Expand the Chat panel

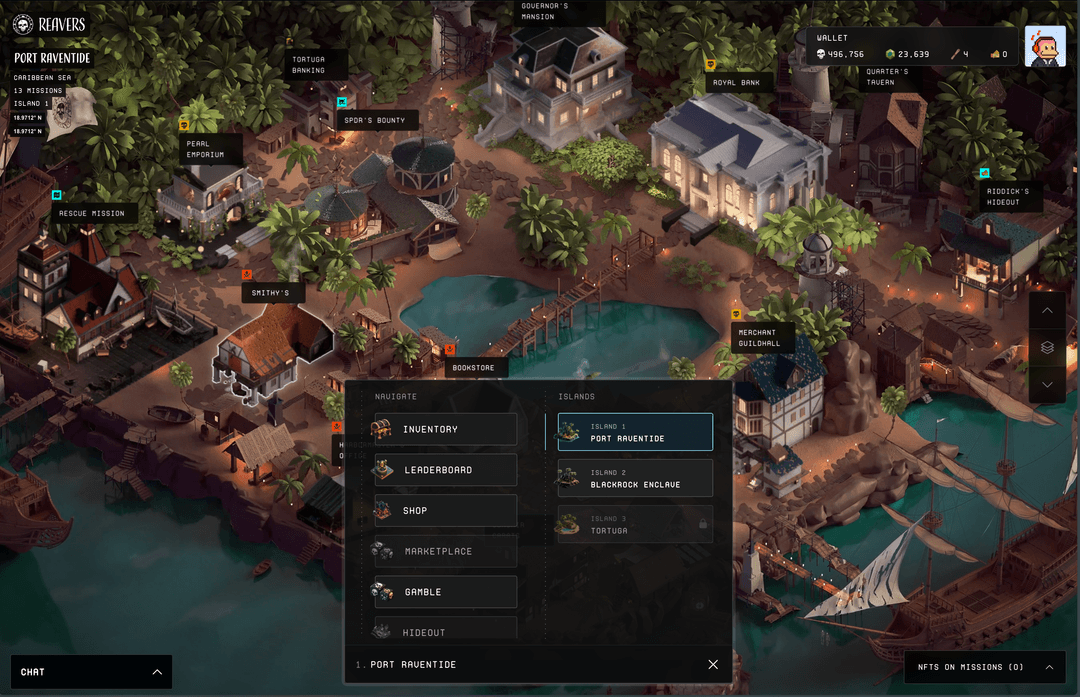pos(91,672)
